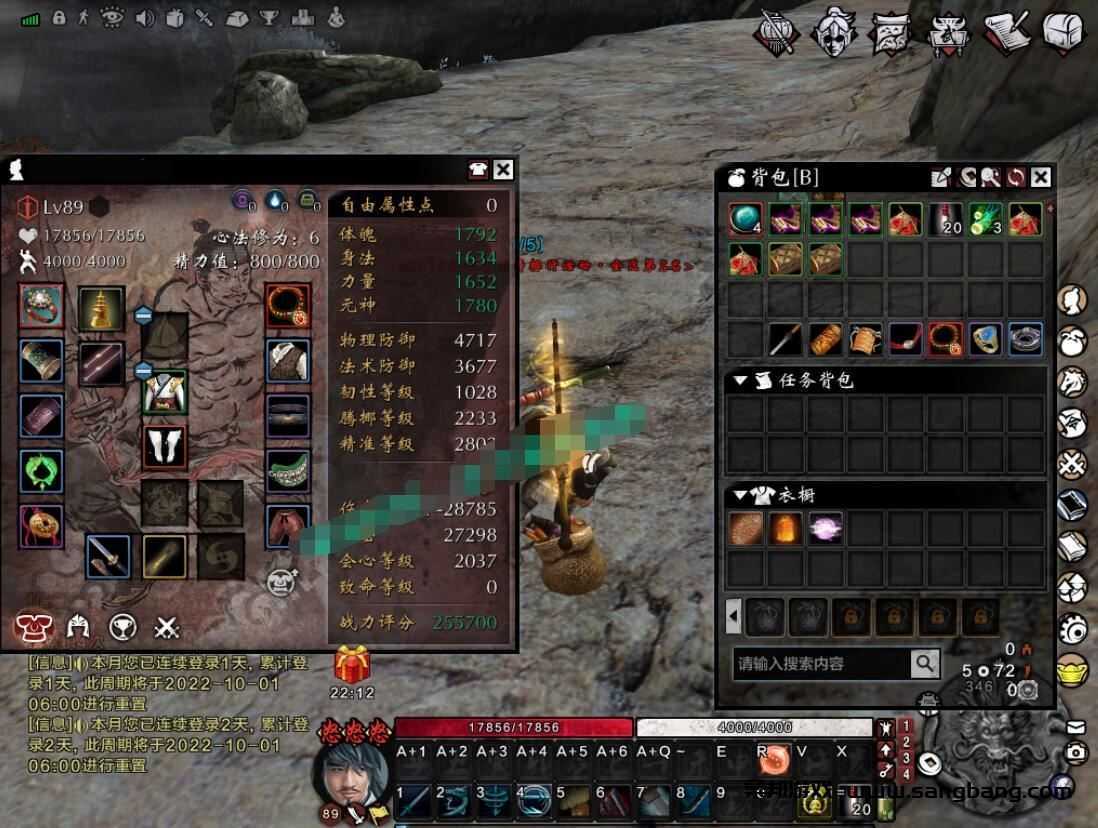Switch to the trophy cup tab

pos(123,628)
